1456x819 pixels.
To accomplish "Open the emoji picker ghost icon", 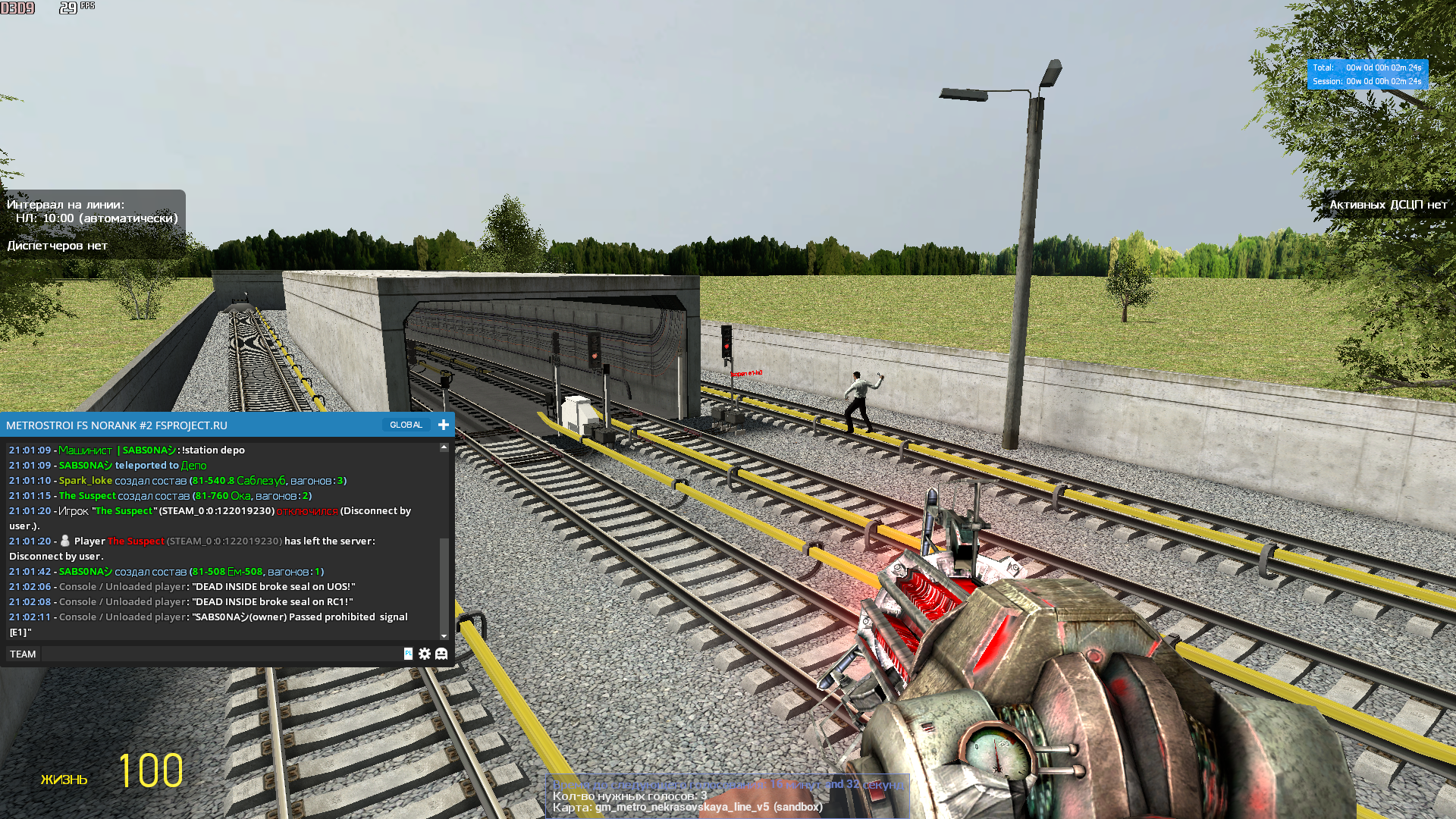I will point(441,654).
